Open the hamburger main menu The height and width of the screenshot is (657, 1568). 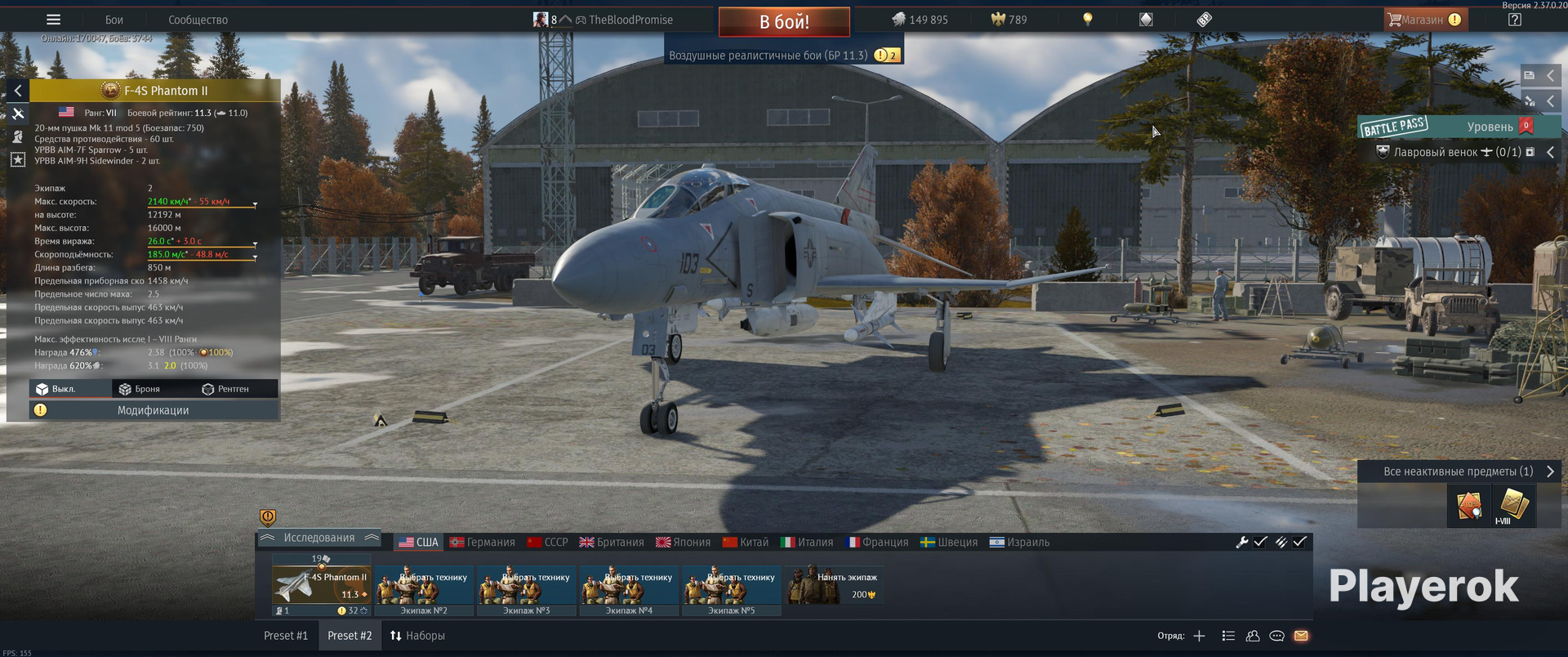(x=53, y=20)
